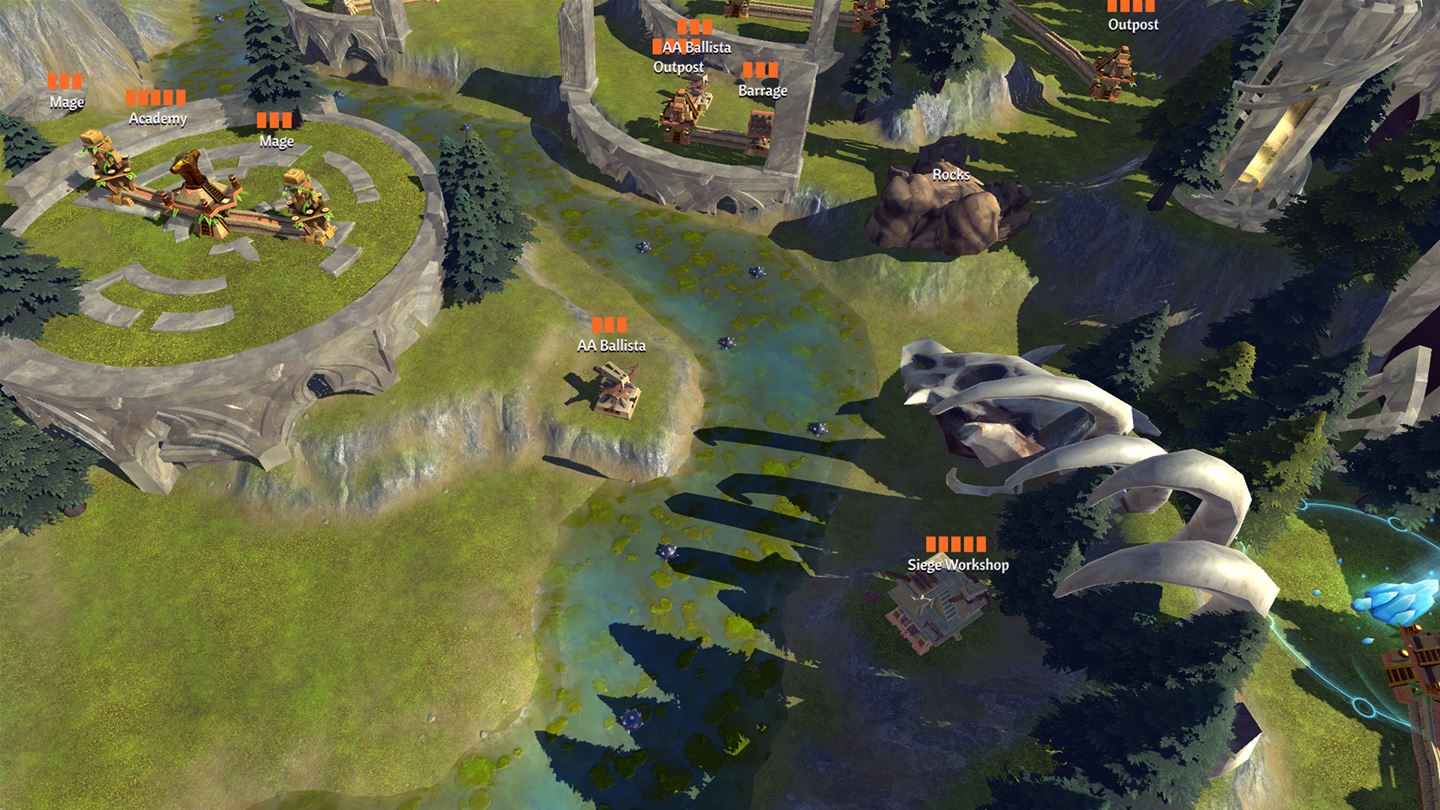
Task: Select the Mage label text
Action: coord(68,101)
